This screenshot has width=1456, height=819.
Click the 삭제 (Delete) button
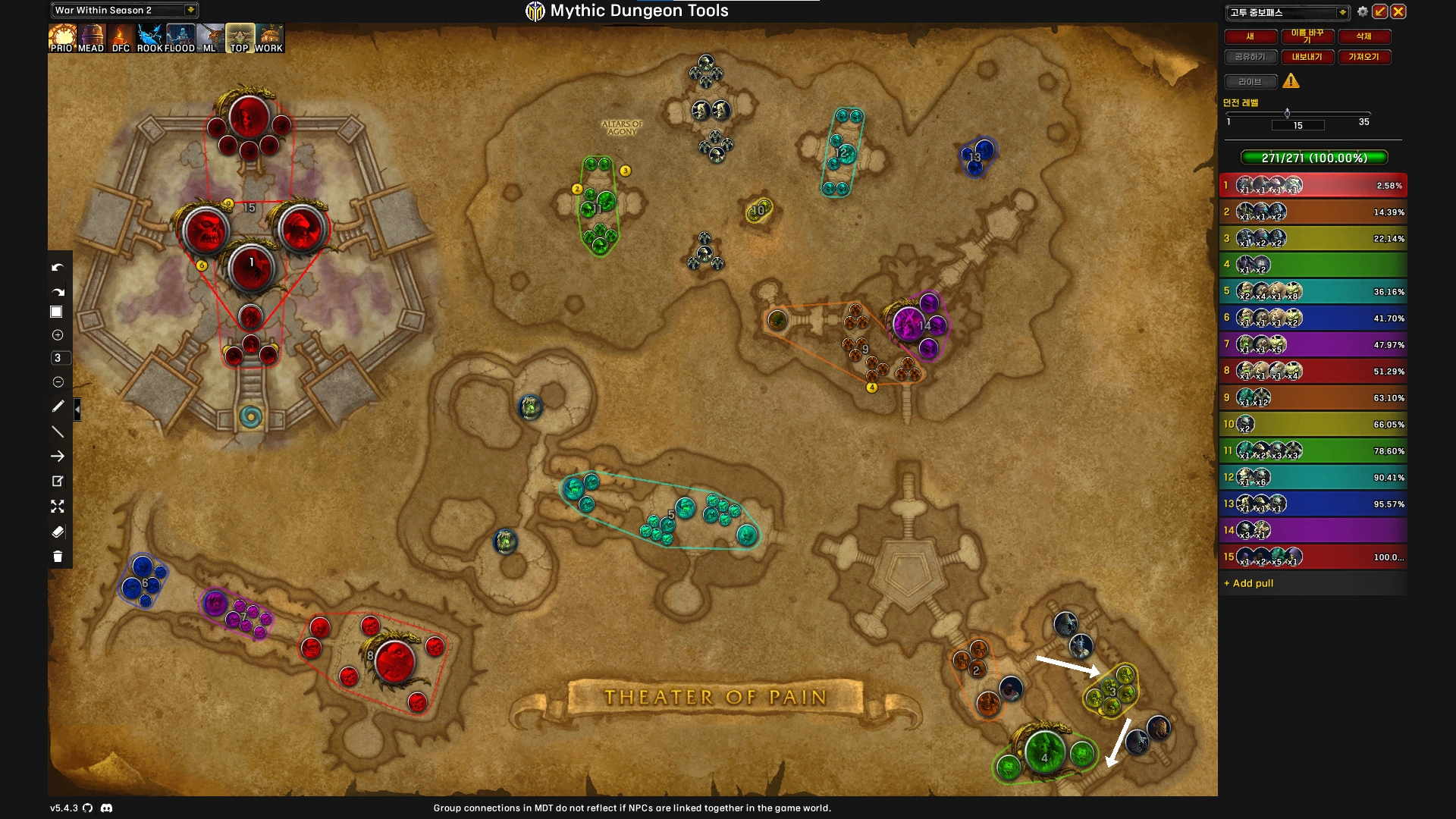point(1363,36)
